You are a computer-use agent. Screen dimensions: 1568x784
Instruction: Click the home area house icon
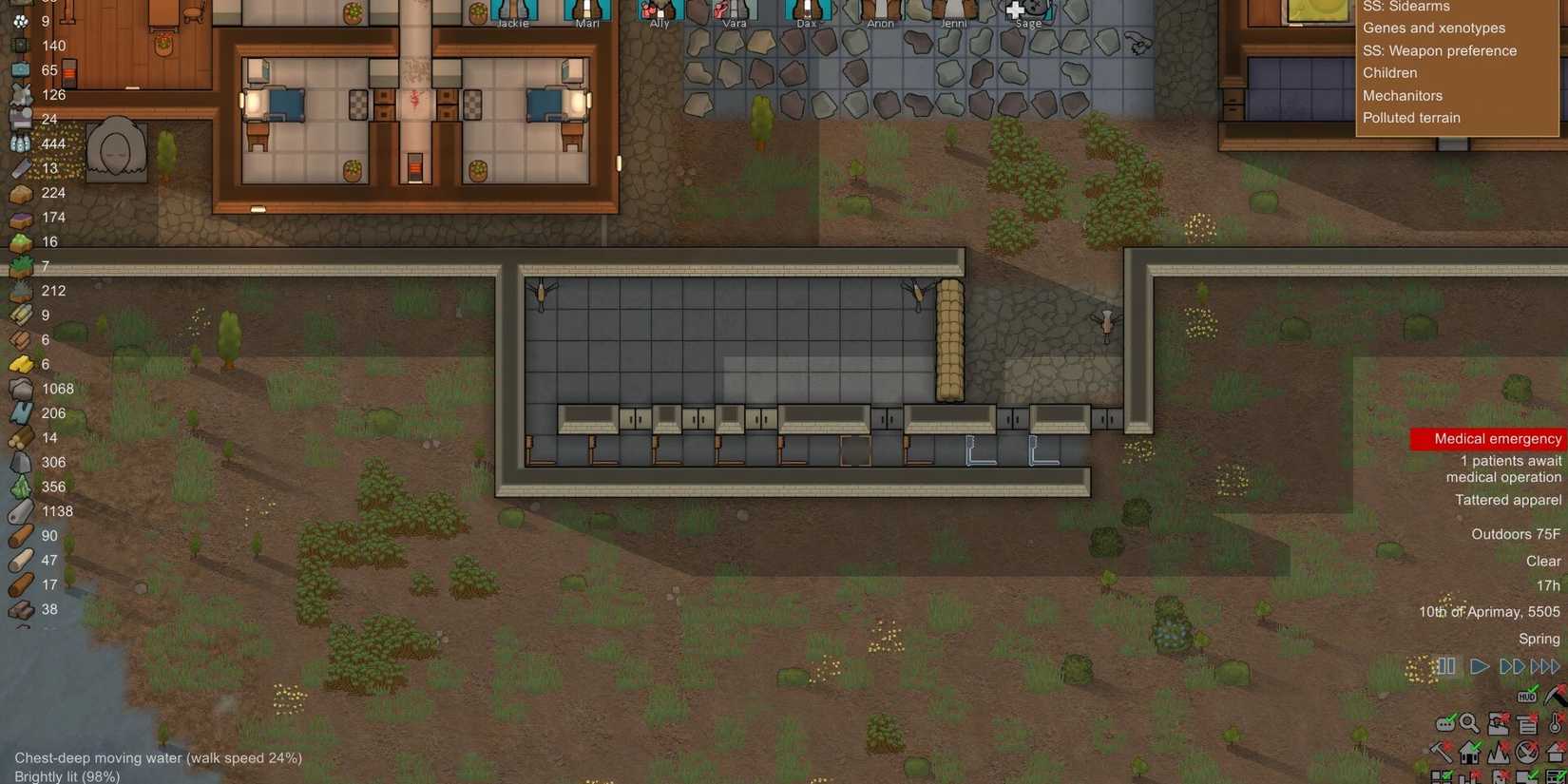pos(1469,754)
